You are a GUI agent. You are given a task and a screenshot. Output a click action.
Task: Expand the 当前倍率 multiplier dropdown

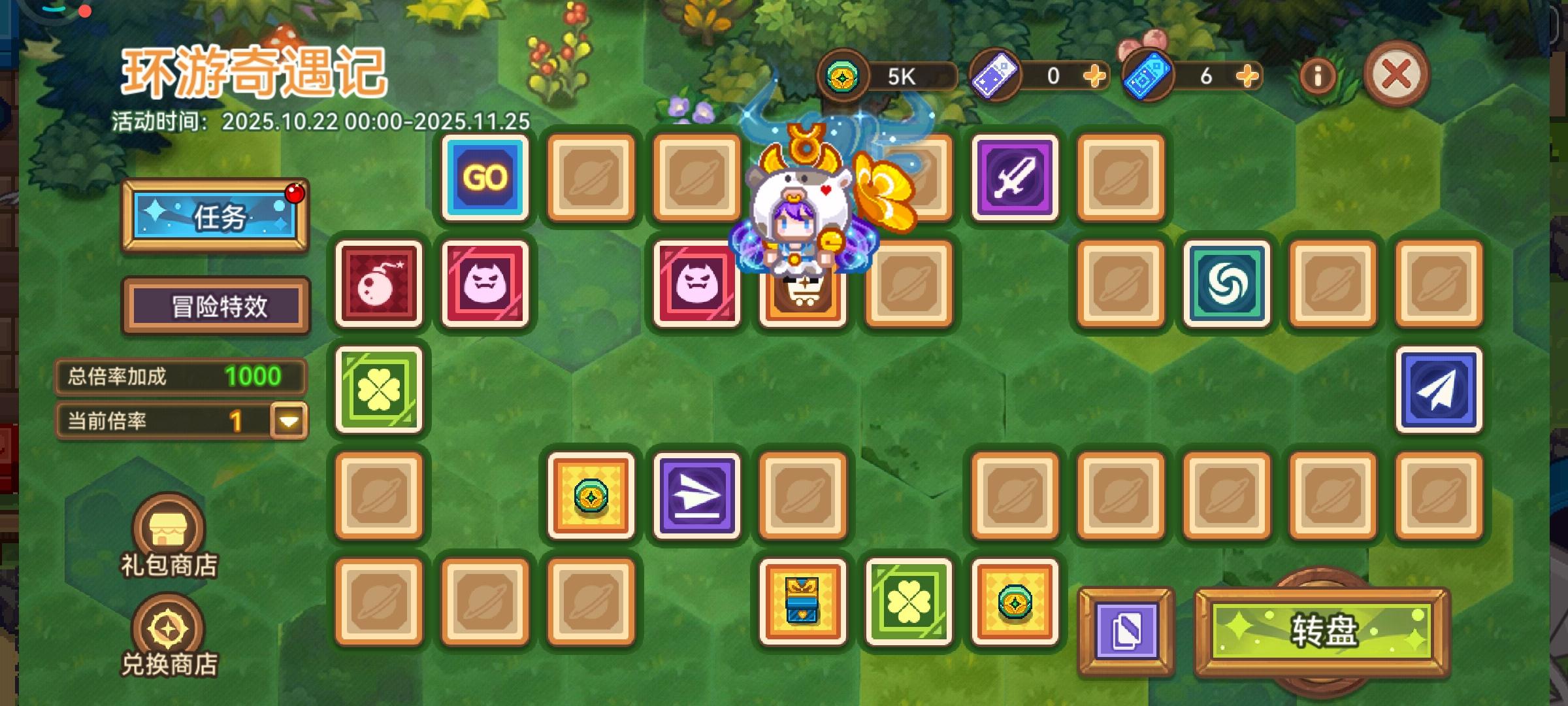(x=289, y=420)
